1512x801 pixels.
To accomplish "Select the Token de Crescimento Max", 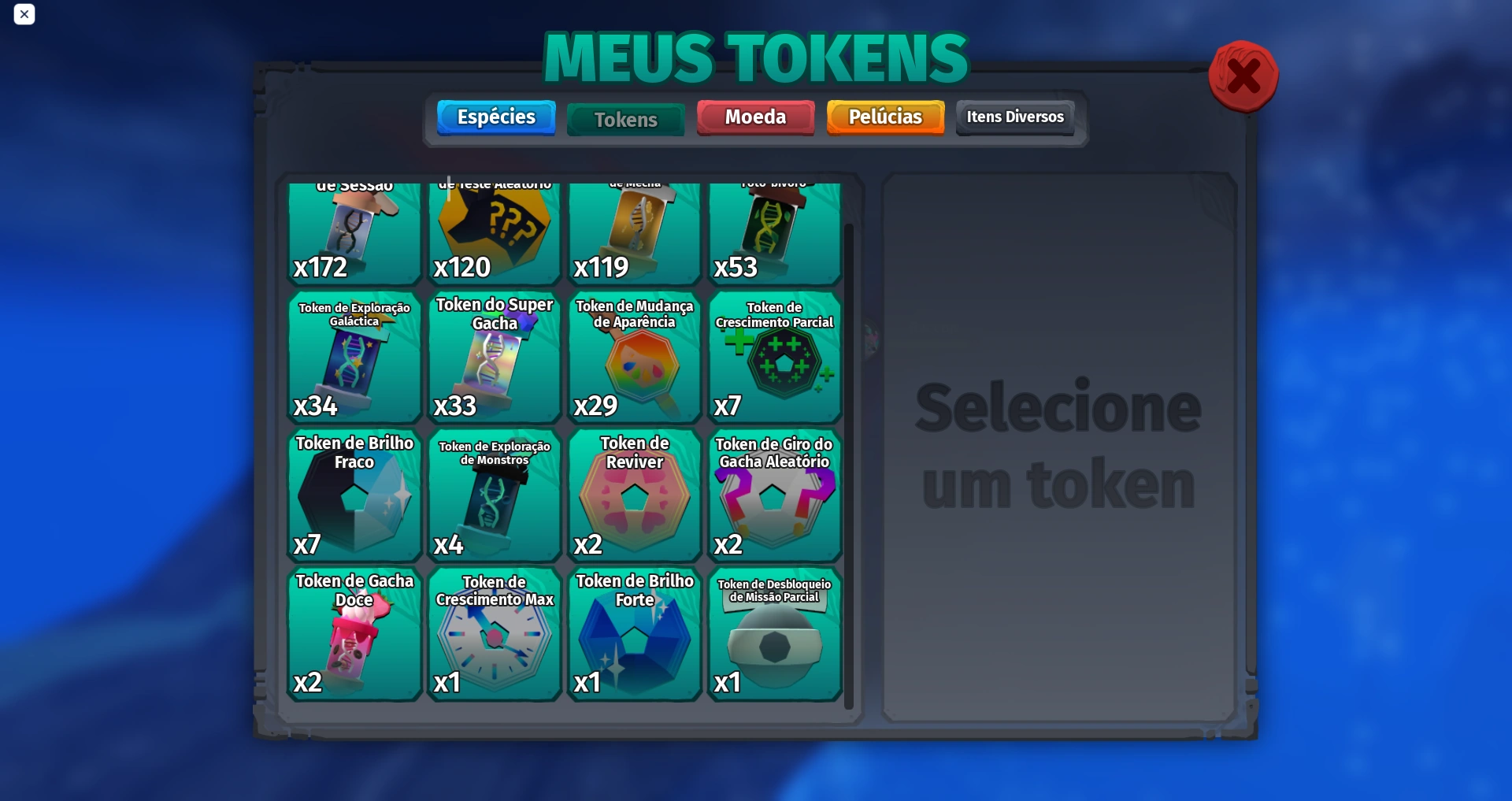I will click(x=494, y=634).
